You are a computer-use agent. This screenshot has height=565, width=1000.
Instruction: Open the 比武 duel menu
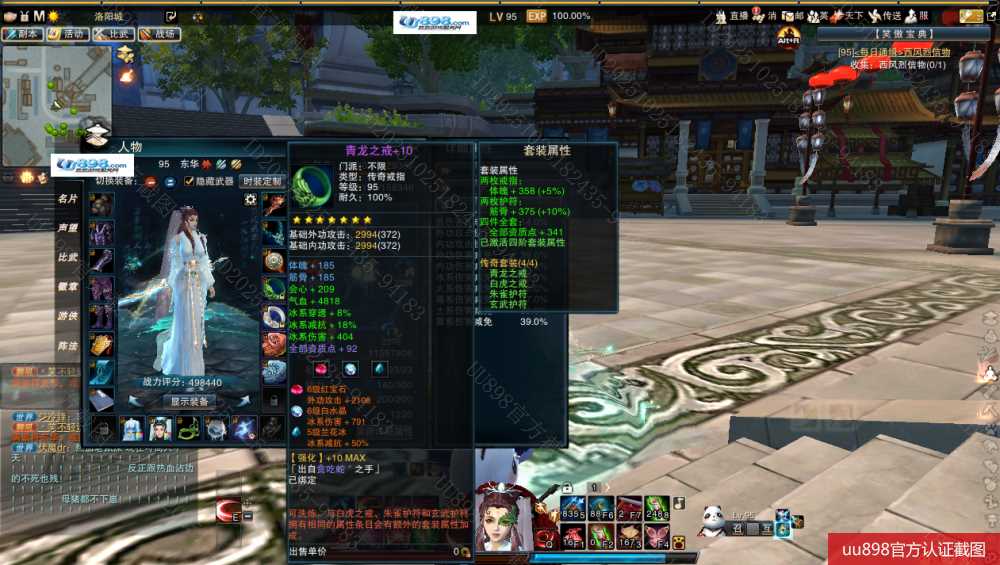(114, 33)
